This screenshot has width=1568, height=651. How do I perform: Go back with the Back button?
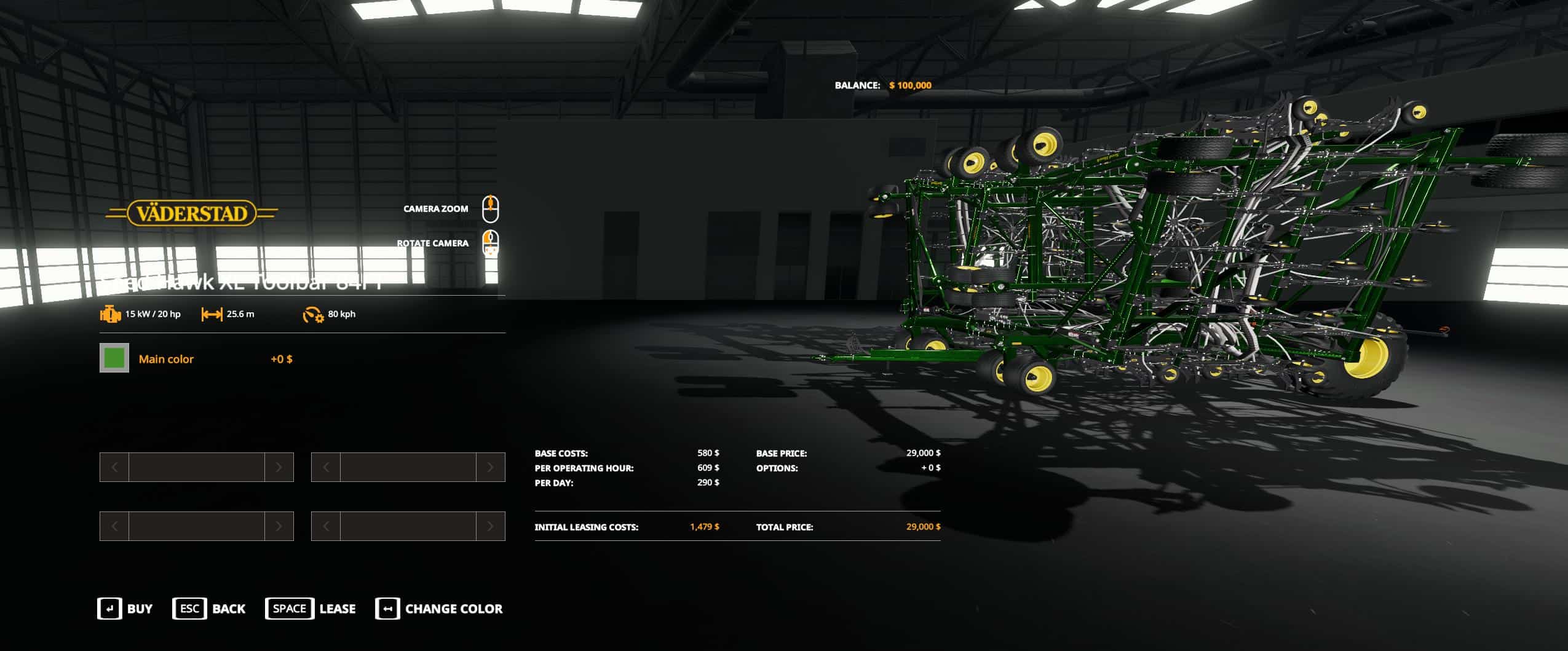209,609
